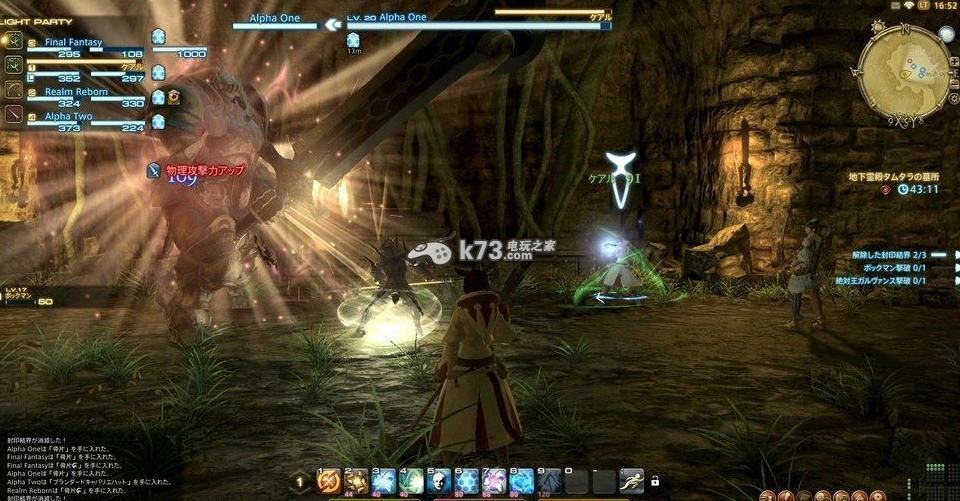Use the white face ability in slot 5

(437, 482)
